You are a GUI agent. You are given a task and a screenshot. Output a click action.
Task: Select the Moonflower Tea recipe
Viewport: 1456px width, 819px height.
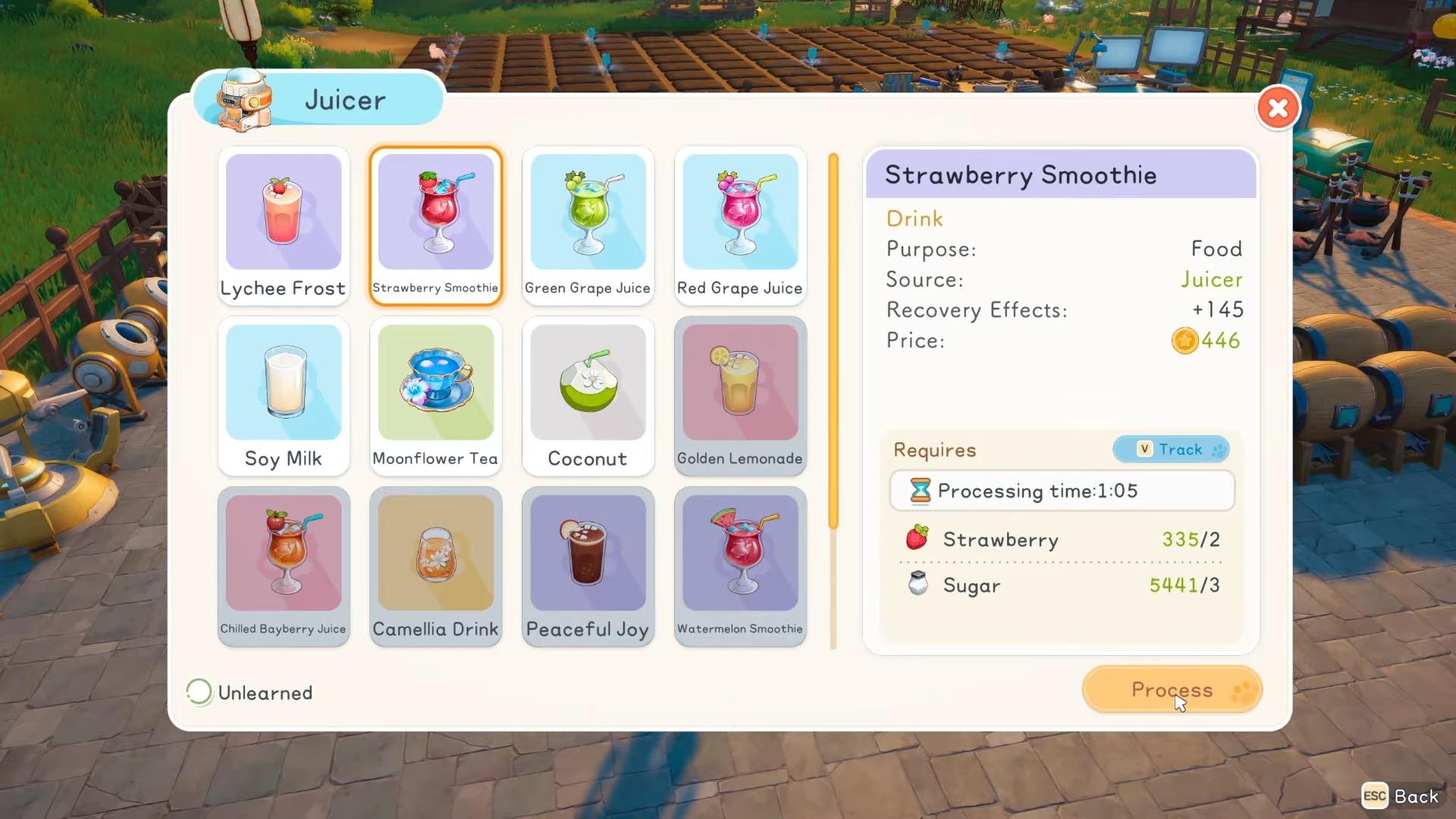(436, 396)
